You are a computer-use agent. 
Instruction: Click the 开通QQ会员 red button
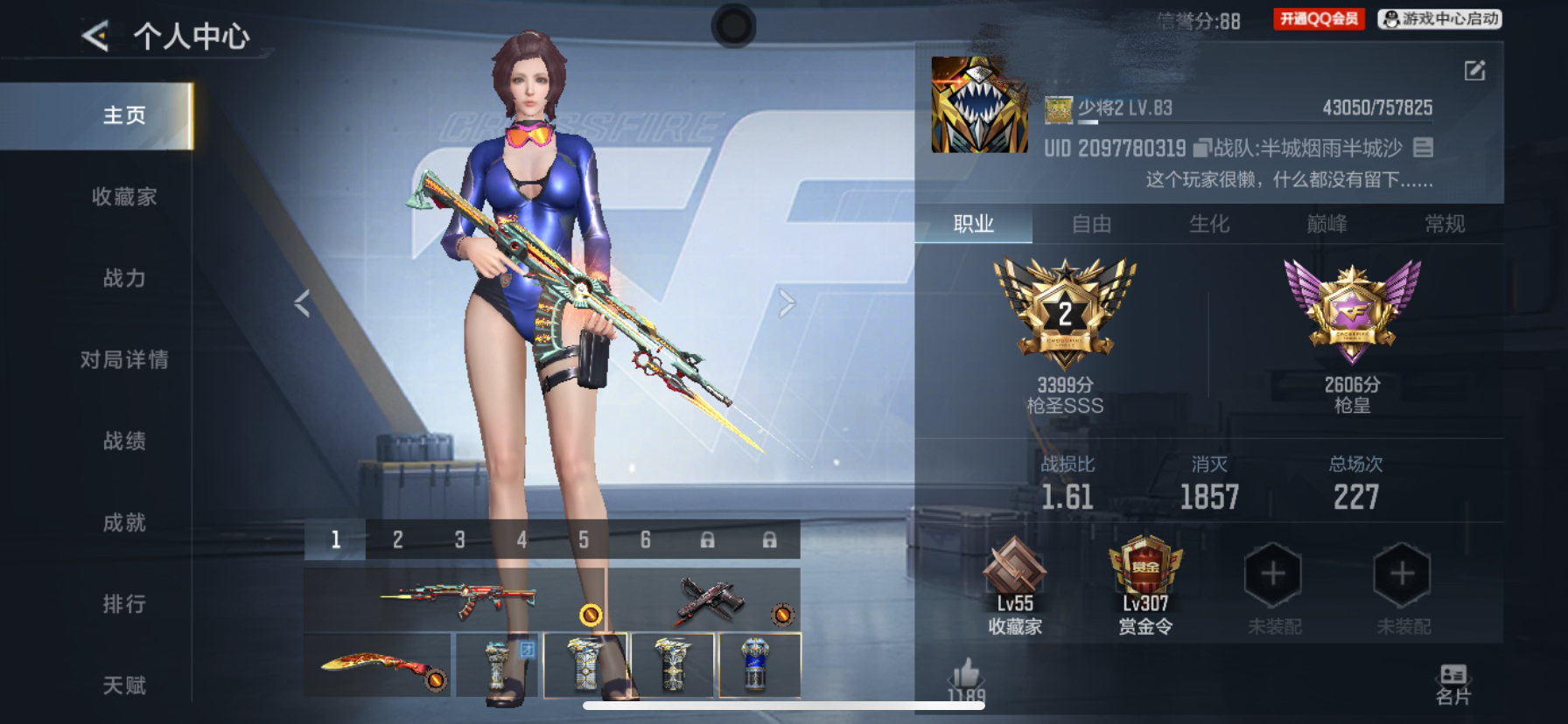[1319, 19]
